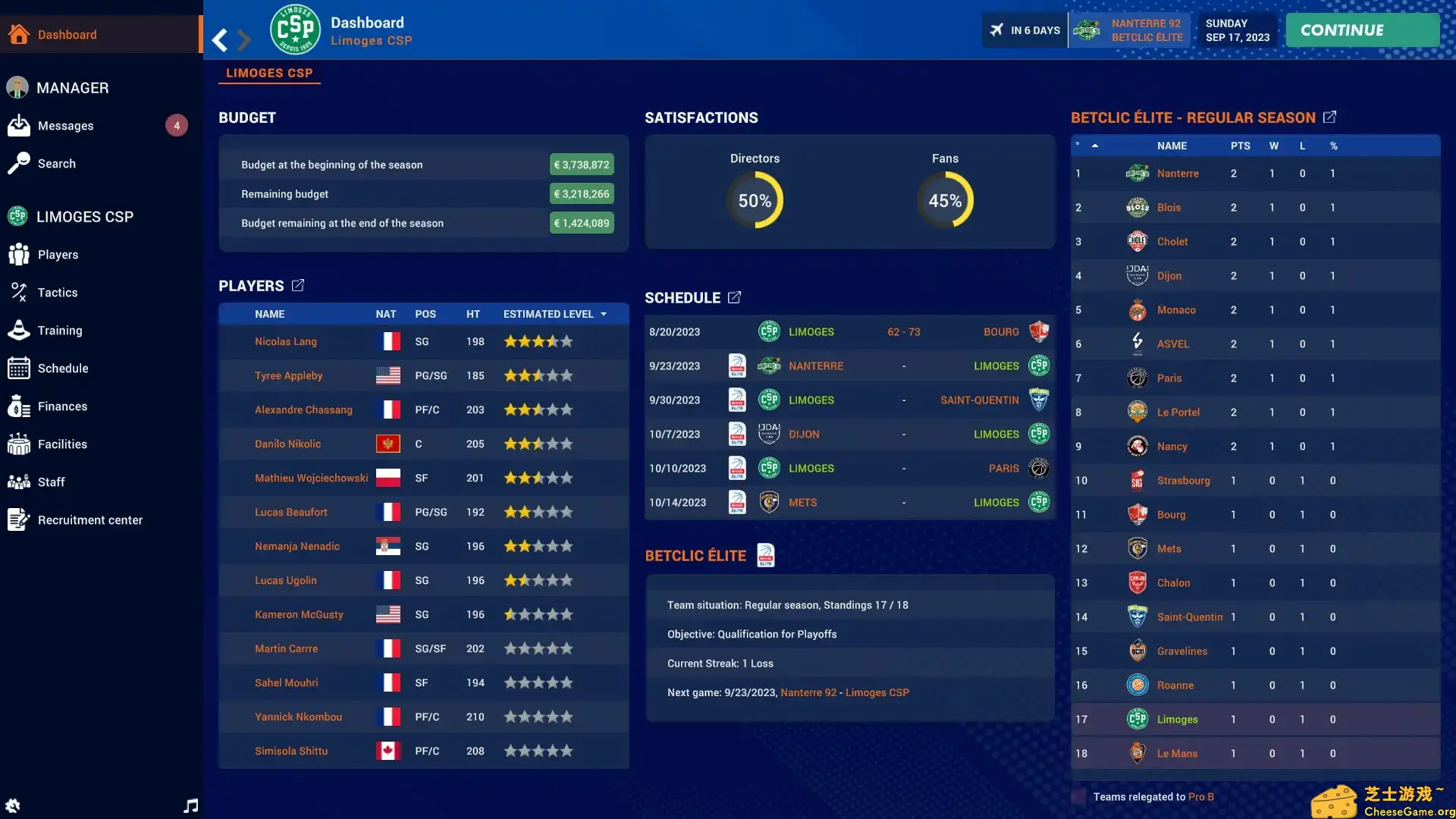Go back with the left arrow
1456x819 pixels.
(x=220, y=39)
